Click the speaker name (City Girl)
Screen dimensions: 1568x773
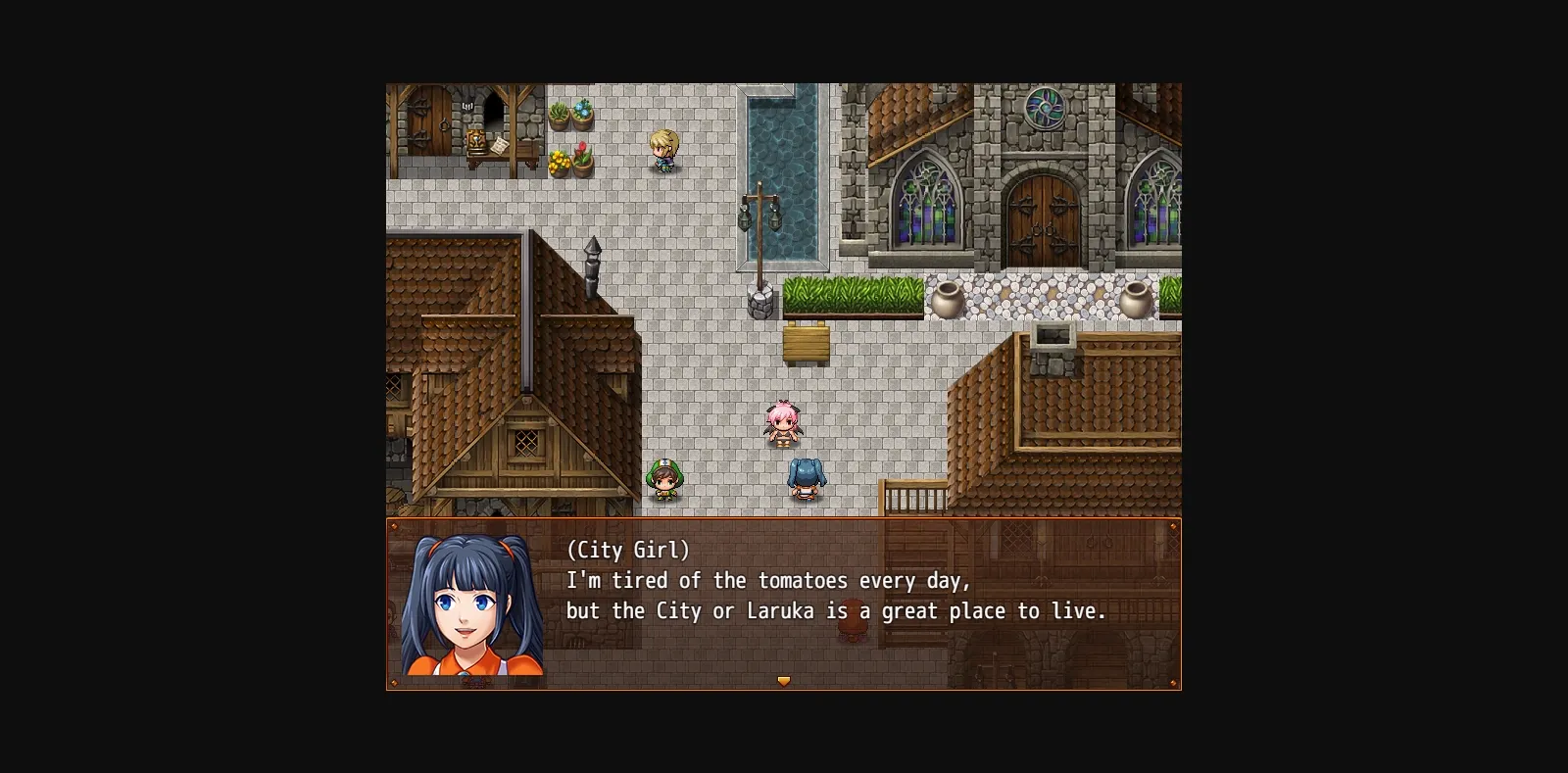coord(627,550)
